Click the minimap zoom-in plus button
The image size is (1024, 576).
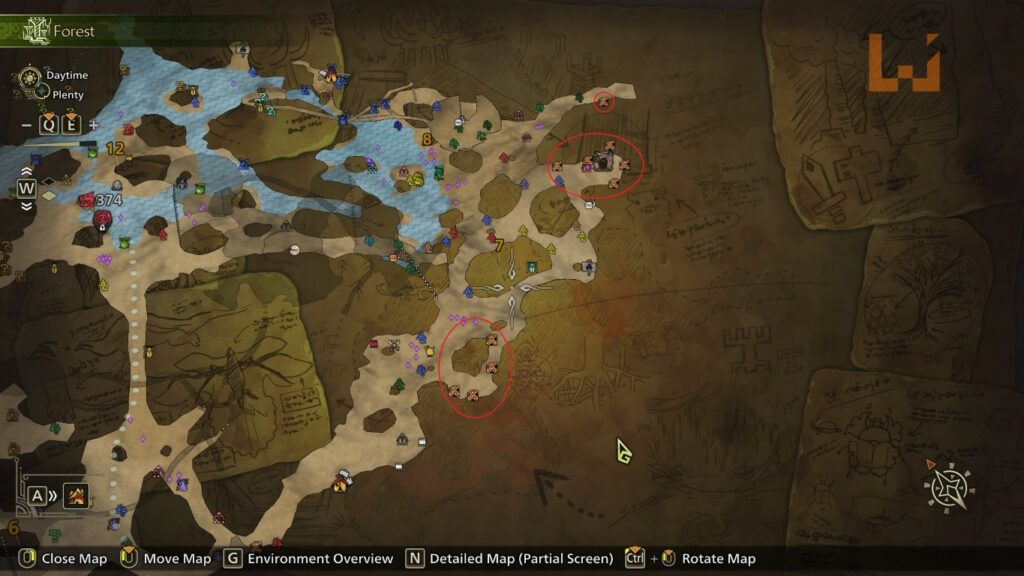click(94, 125)
